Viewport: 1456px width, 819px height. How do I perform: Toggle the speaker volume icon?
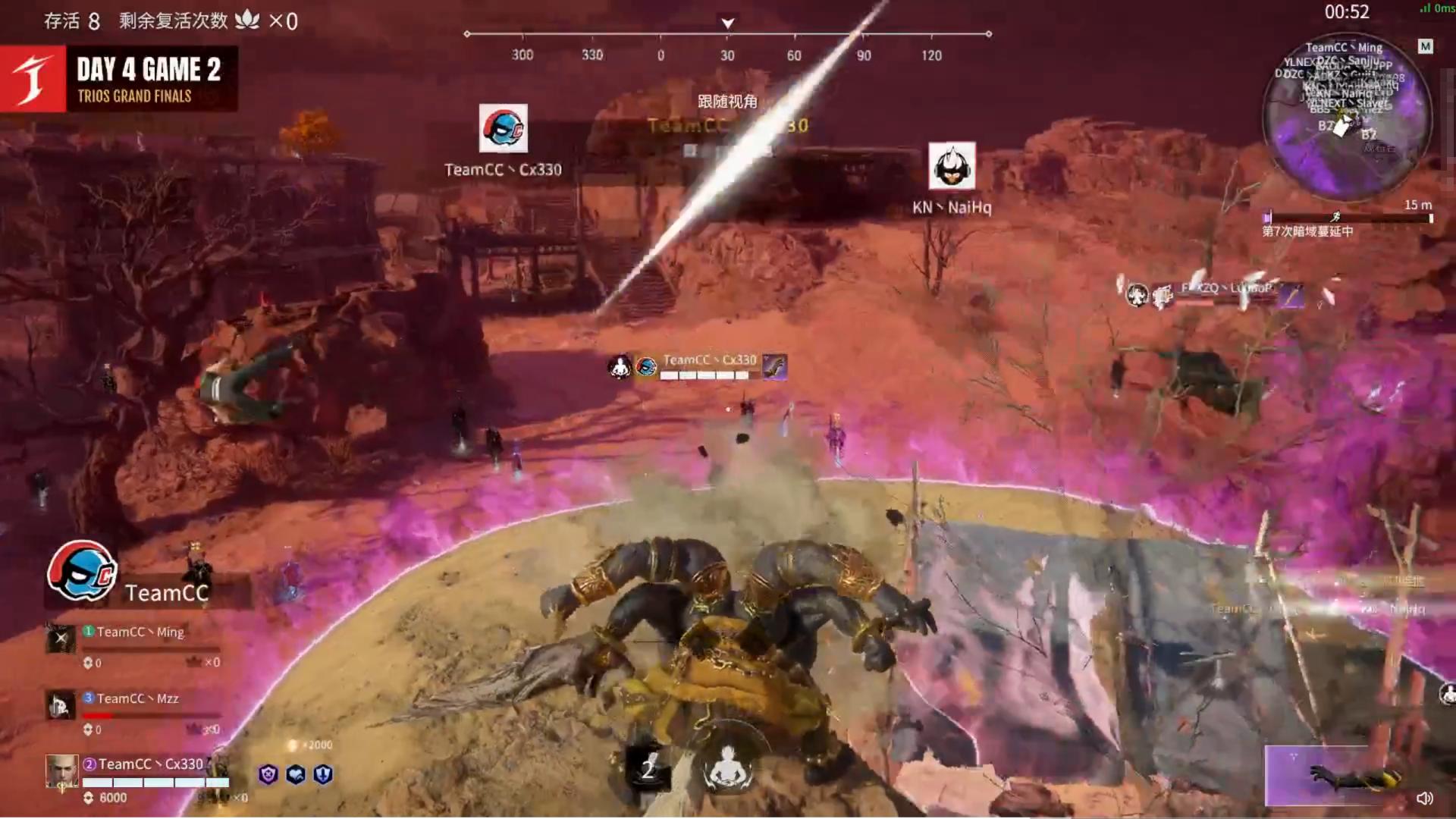pyautogui.click(x=1425, y=798)
